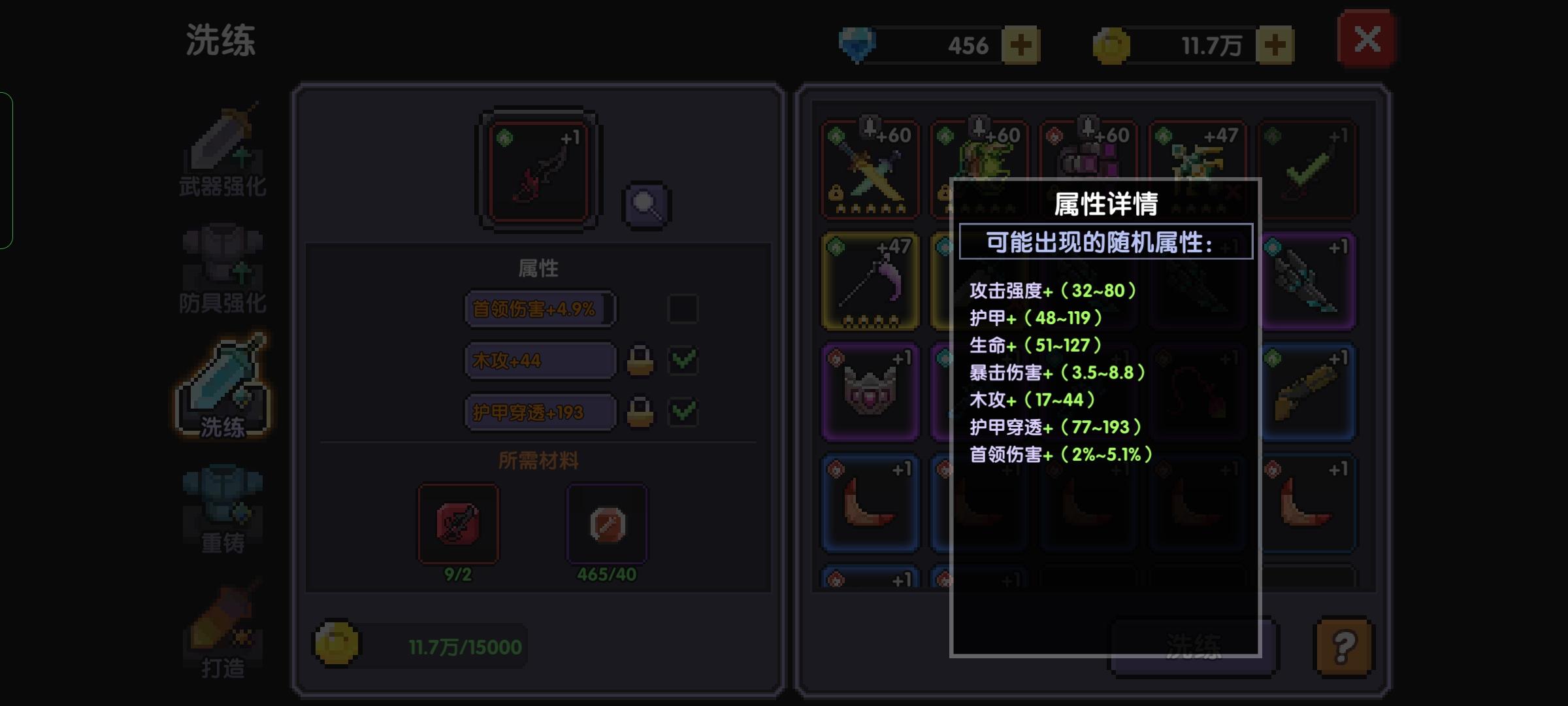The image size is (1568, 706).
Task: Click the red sword material icon
Action: [457, 523]
